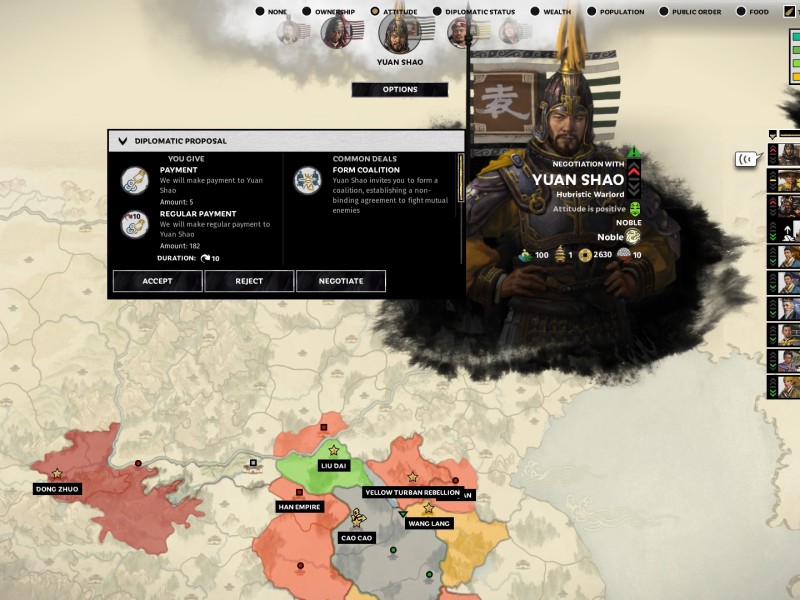This screenshot has height=600, width=800.
Task: Click the Dong Zhuo faction label
Action: (x=57, y=489)
